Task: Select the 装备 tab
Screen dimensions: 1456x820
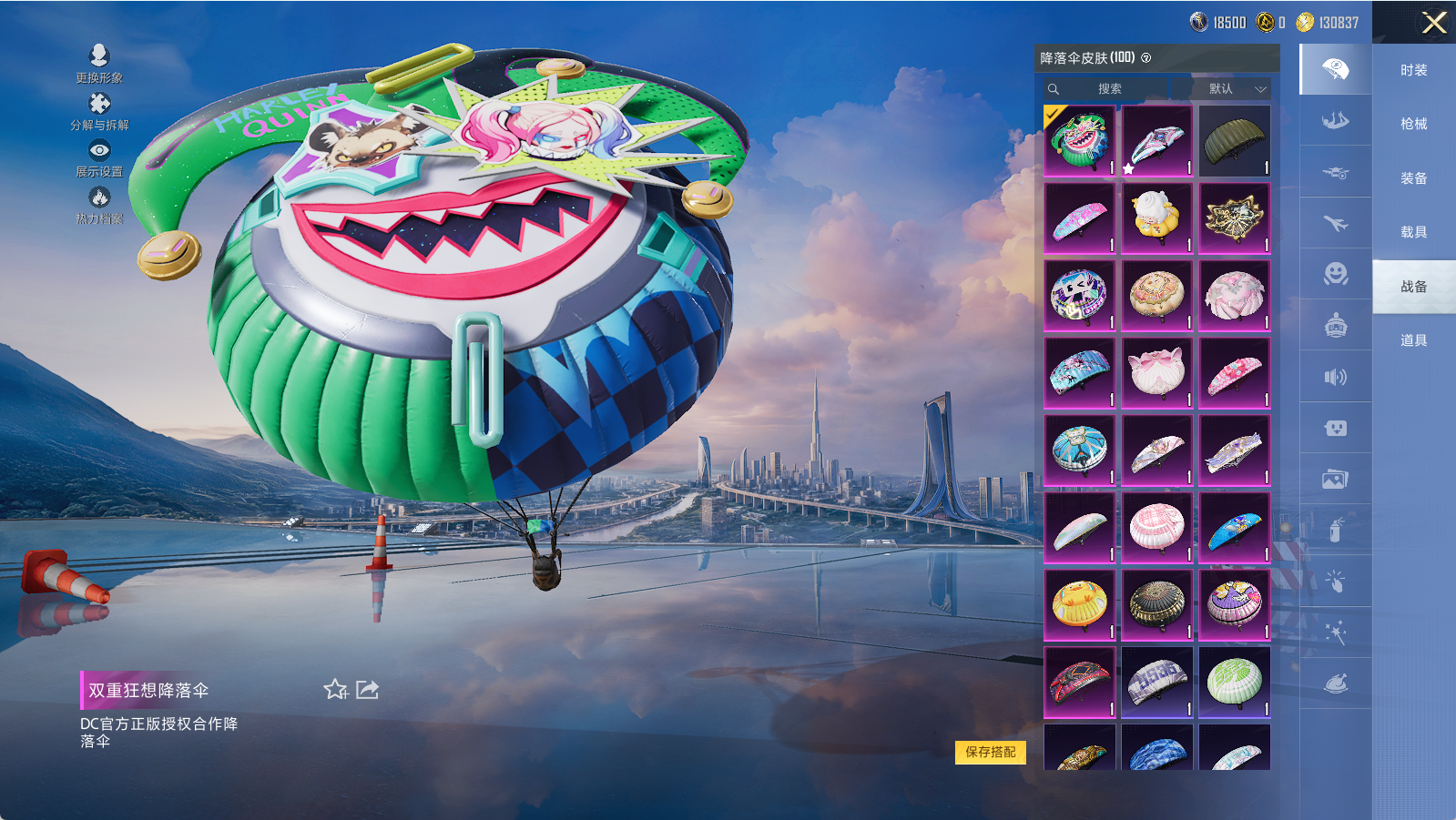Action: 1413,178
